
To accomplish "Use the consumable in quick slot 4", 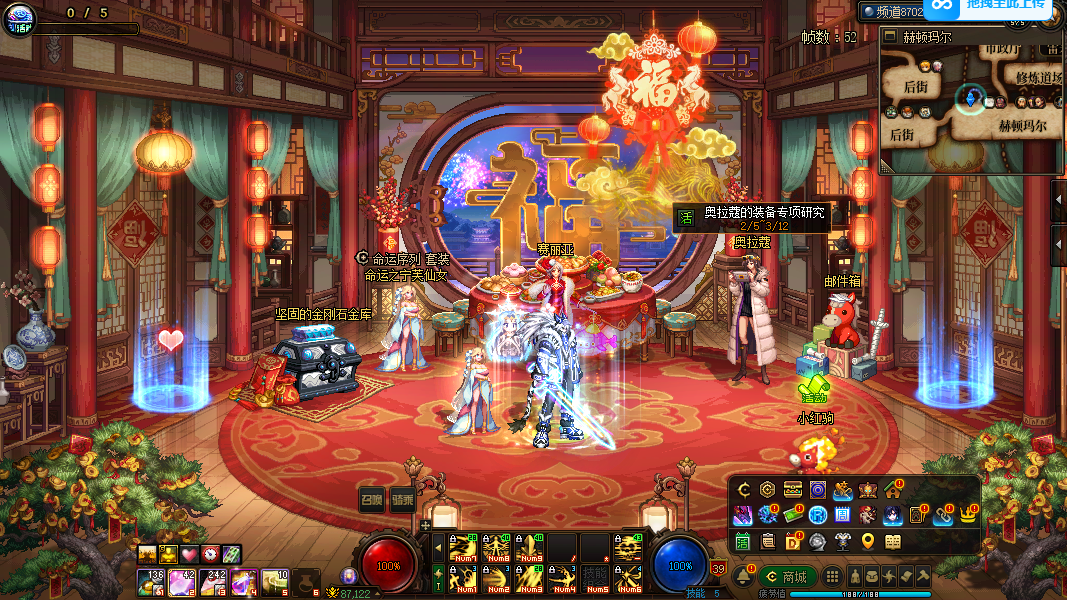I will coord(241,581).
